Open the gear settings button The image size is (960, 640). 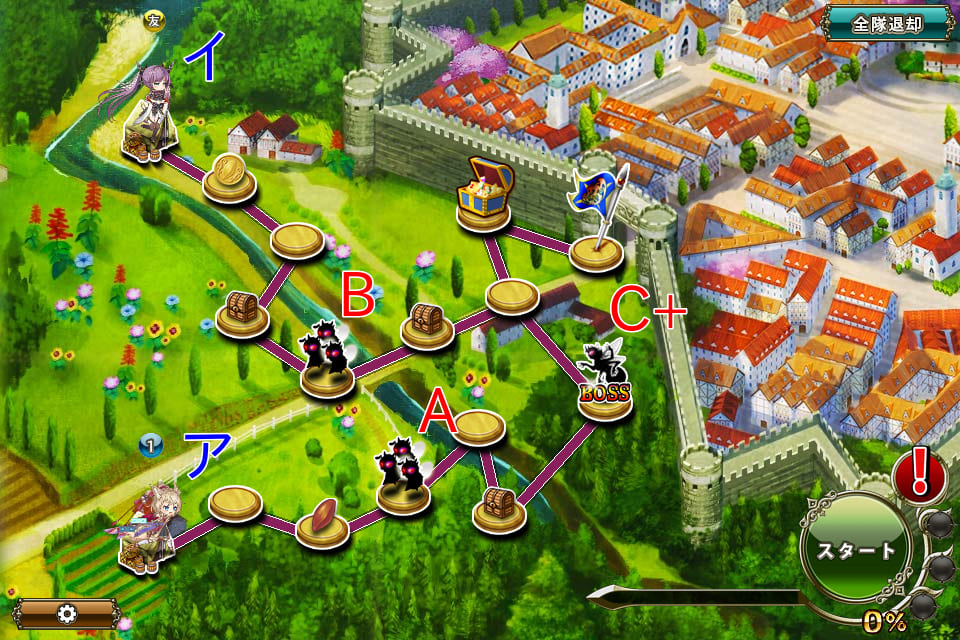click(x=66, y=613)
